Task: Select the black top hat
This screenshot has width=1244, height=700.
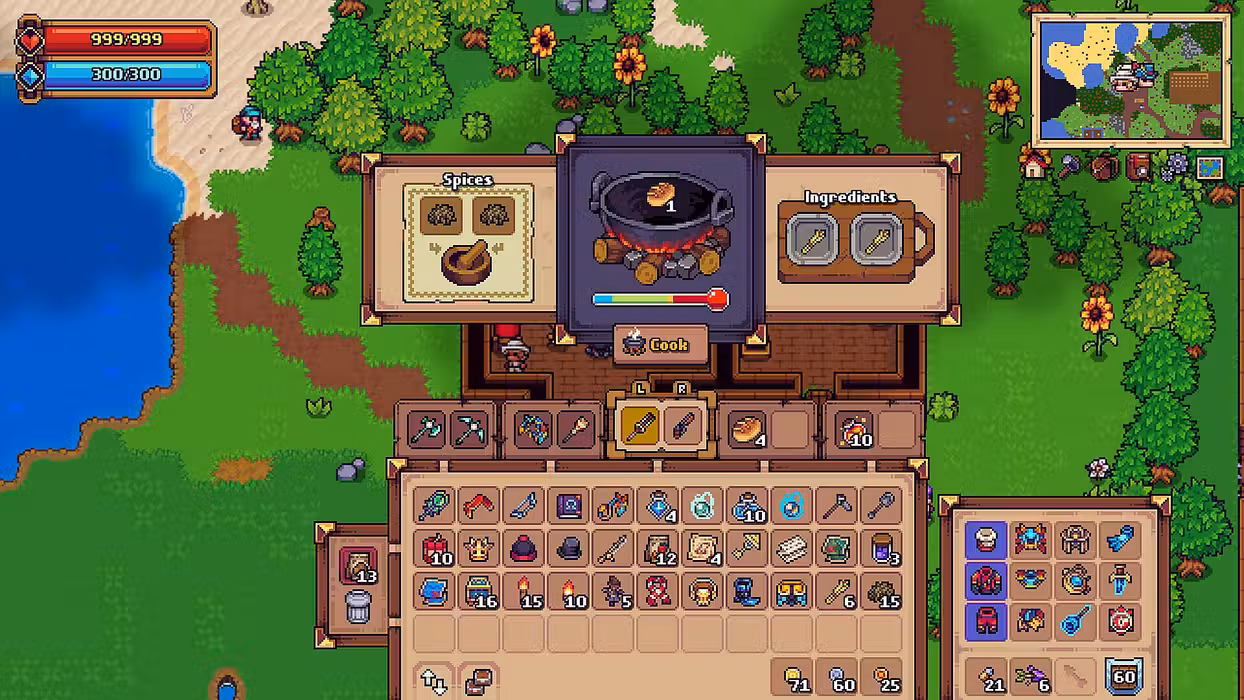Action: [569, 548]
